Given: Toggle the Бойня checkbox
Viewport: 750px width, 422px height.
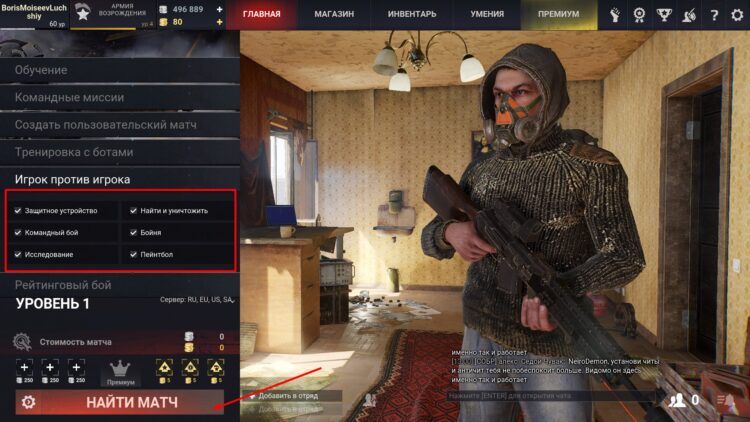Looking at the screenshot, I should click(133, 233).
